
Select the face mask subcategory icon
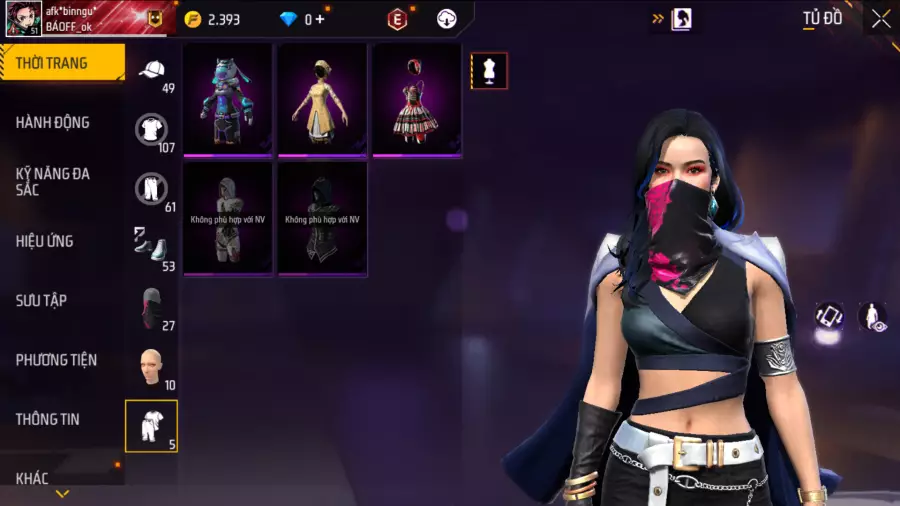(152, 307)
